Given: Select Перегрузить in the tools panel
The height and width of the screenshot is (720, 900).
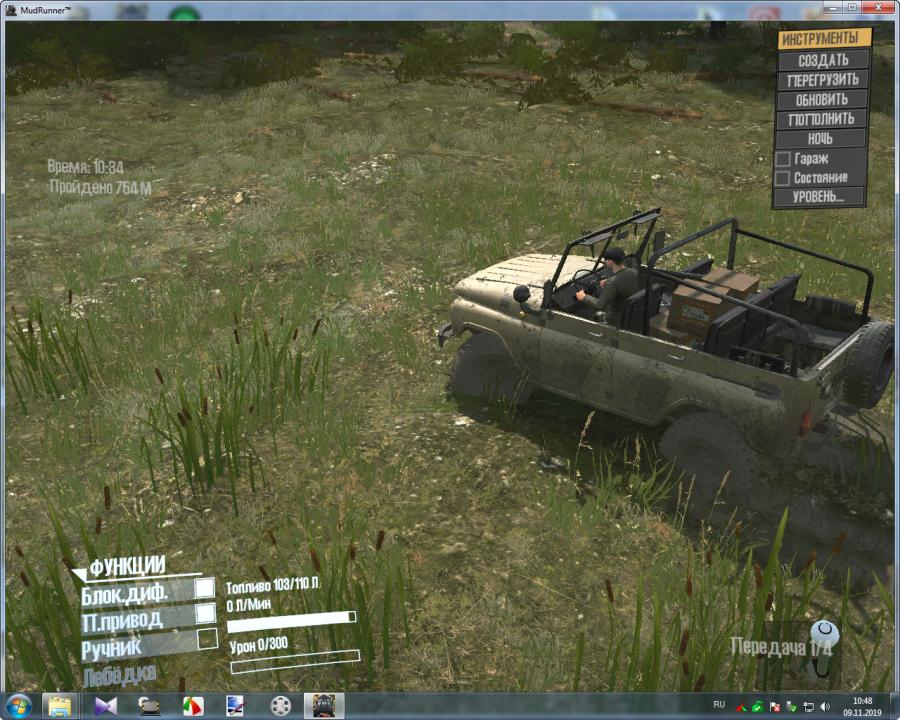Looking at the screenshot, I should click(824, 80).
